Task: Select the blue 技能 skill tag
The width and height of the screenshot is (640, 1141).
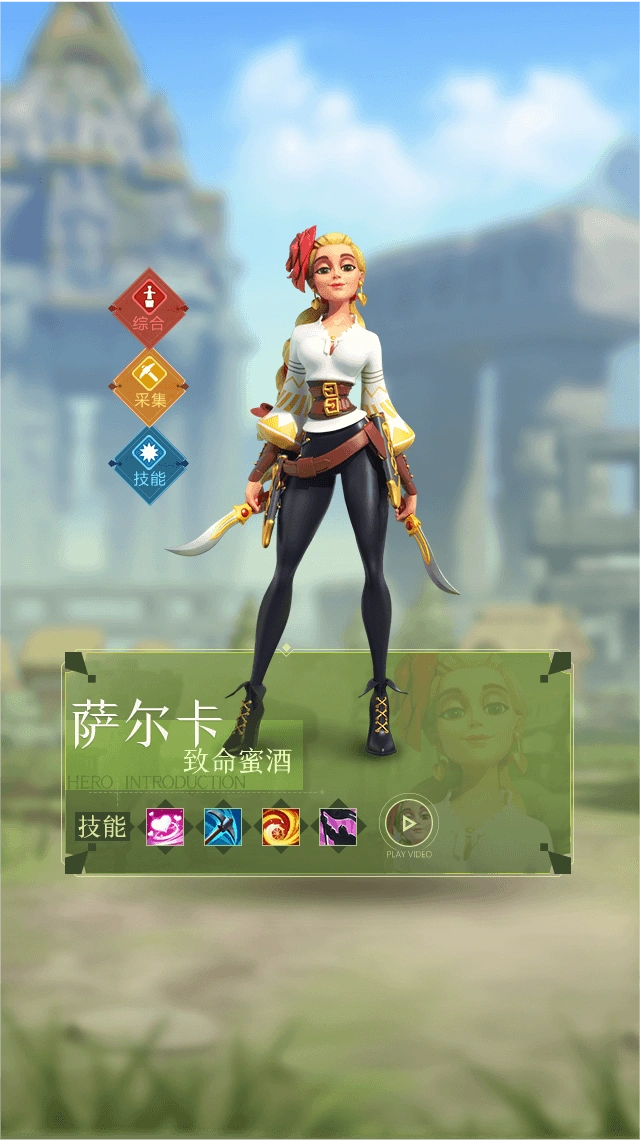Action: (149, 465)
